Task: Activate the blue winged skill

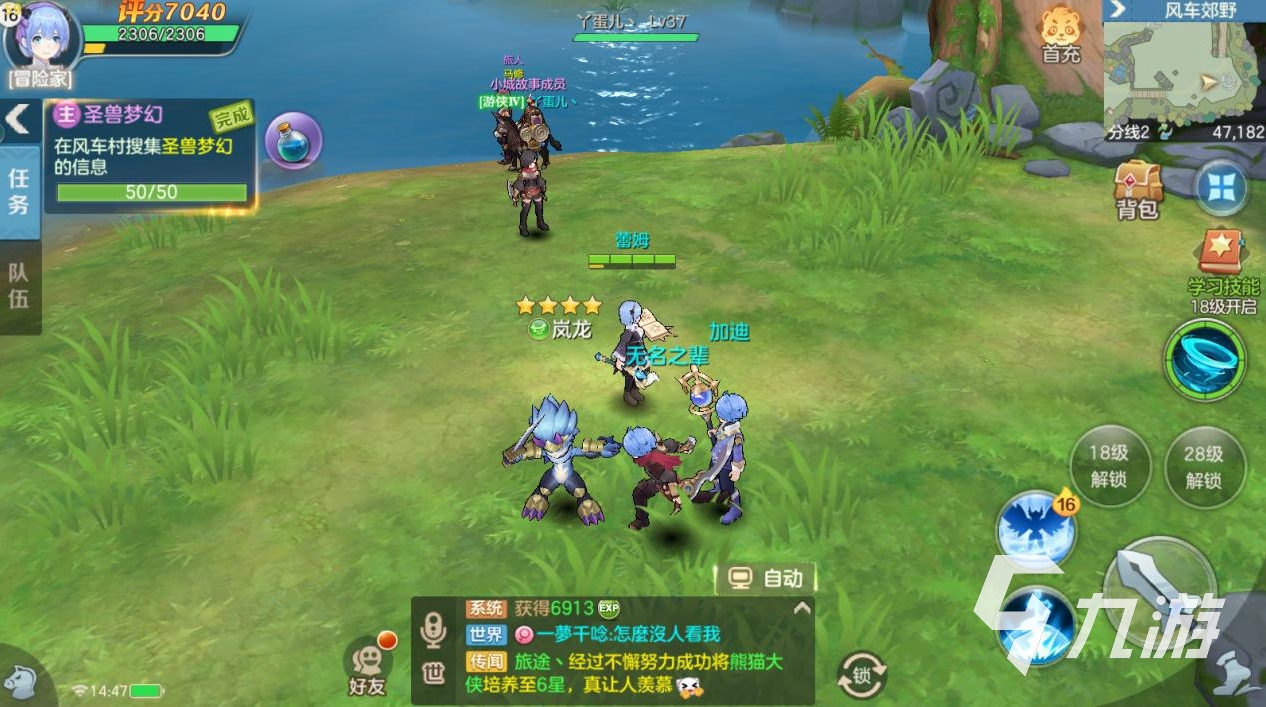Action: point(1035,528)
